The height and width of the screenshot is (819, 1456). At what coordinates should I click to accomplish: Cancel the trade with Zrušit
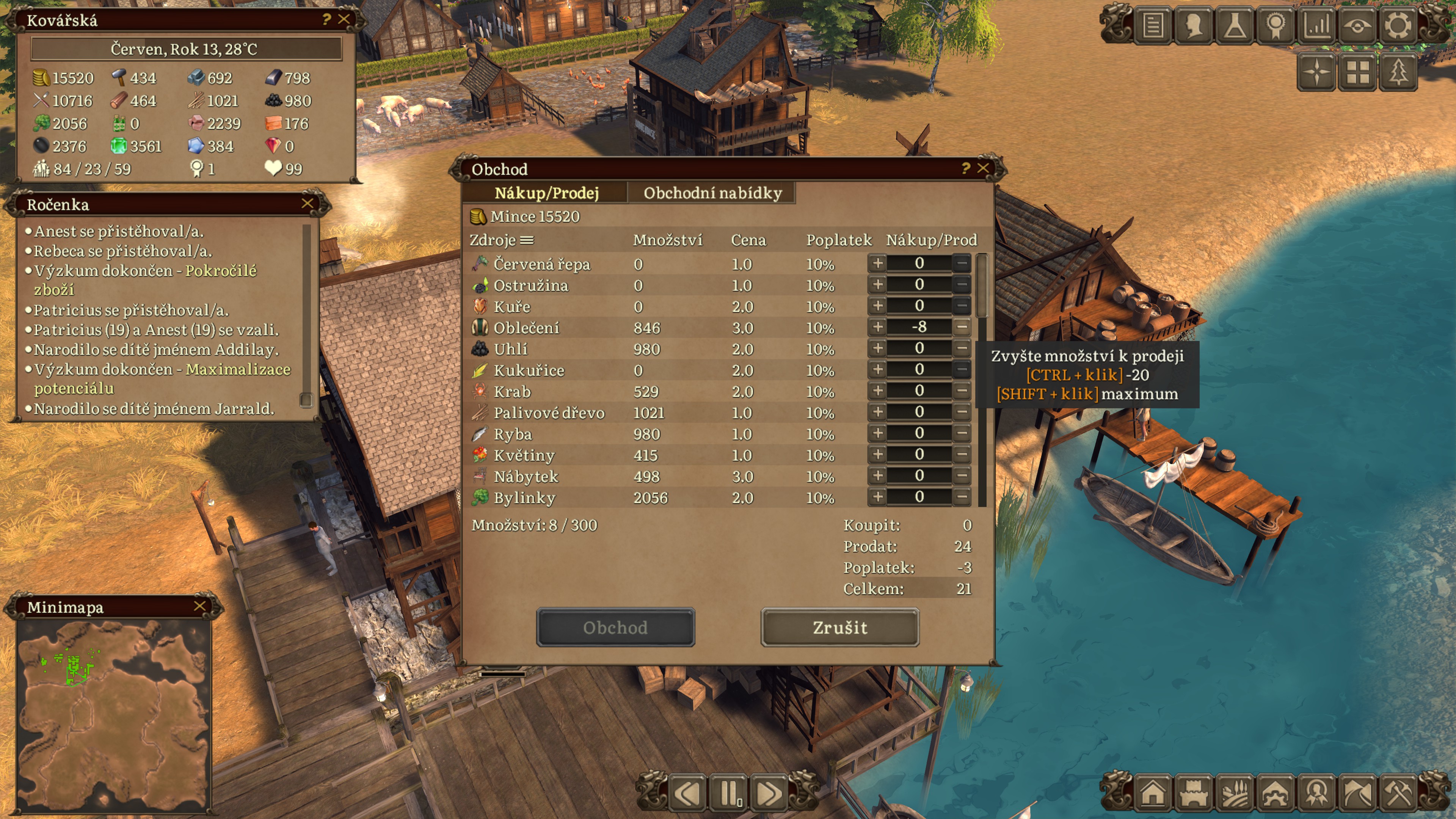(839, 628)
